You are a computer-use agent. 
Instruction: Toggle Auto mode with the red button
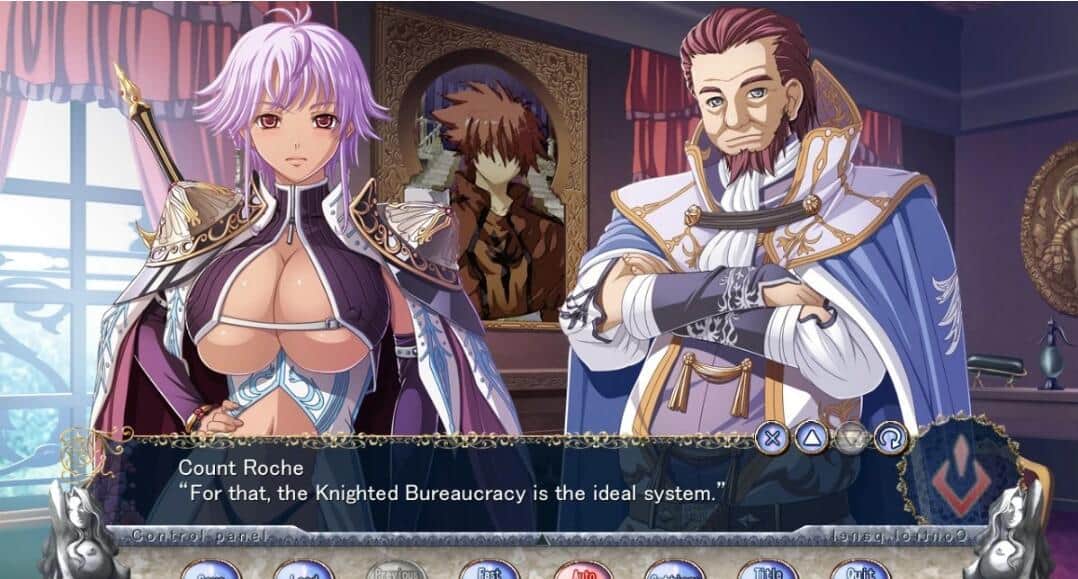coord(582,572)
